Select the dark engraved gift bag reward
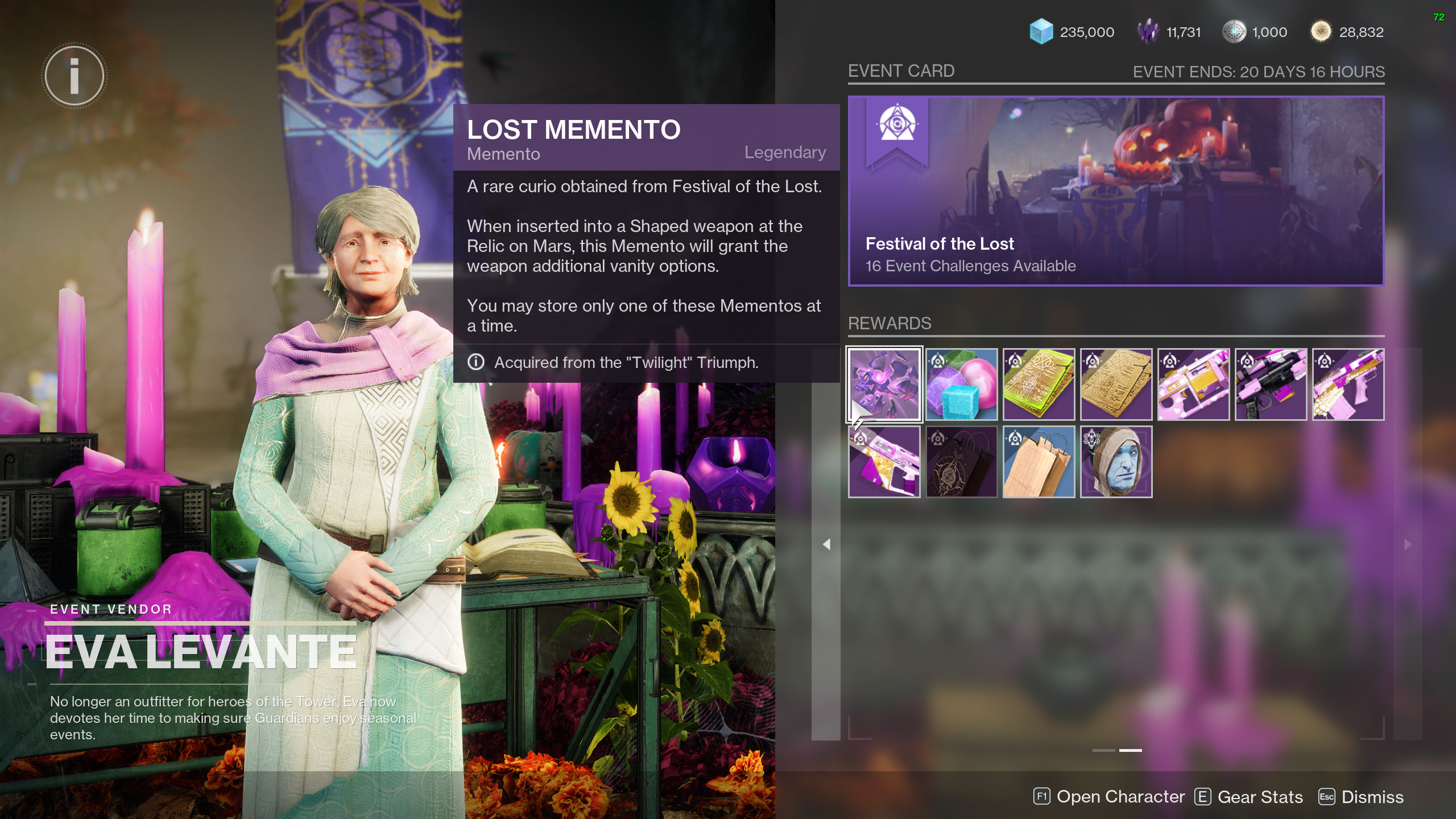This screenshot has height=819, width=1456. point(962,462)
